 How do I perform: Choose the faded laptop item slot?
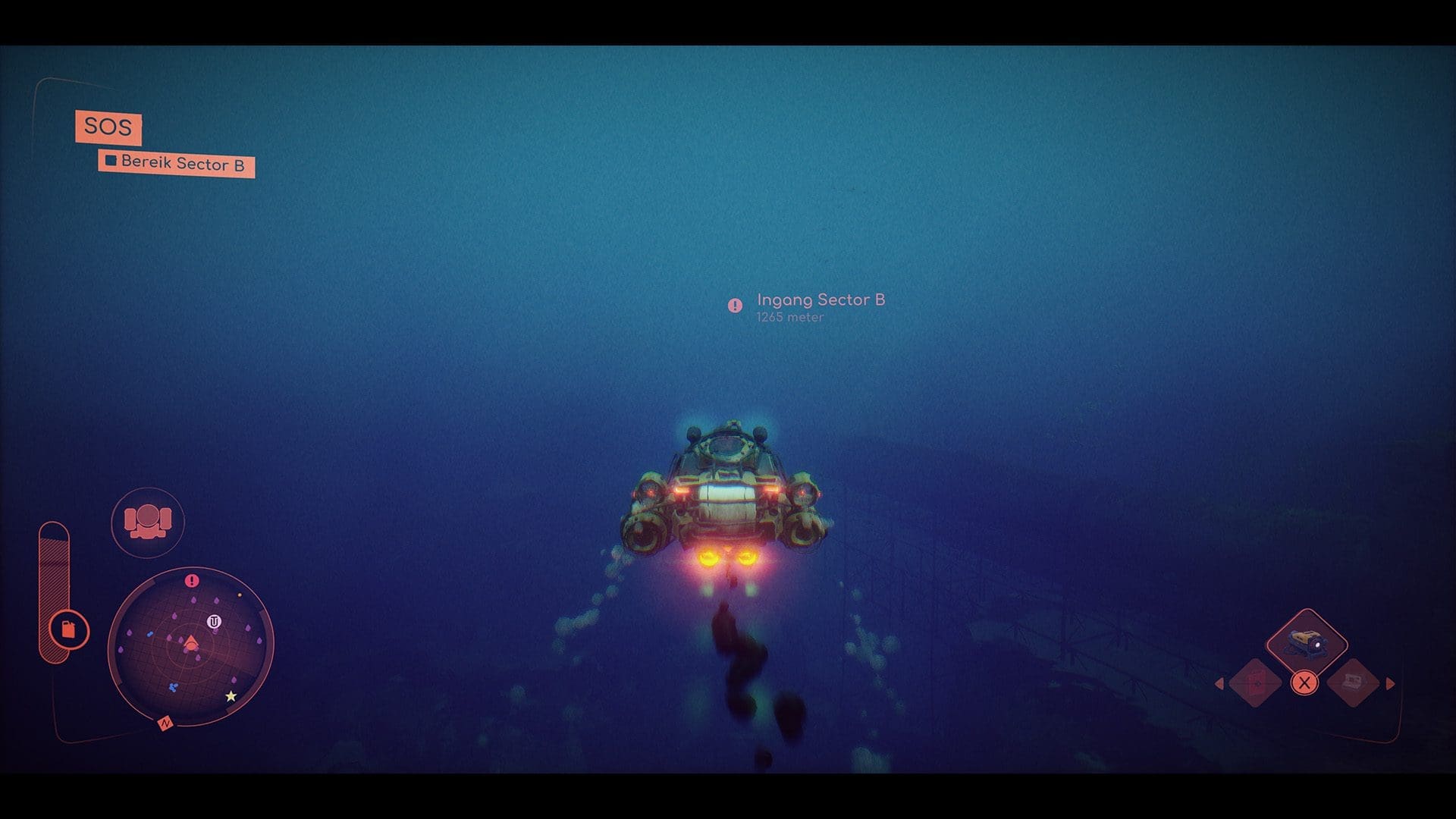1353,683
